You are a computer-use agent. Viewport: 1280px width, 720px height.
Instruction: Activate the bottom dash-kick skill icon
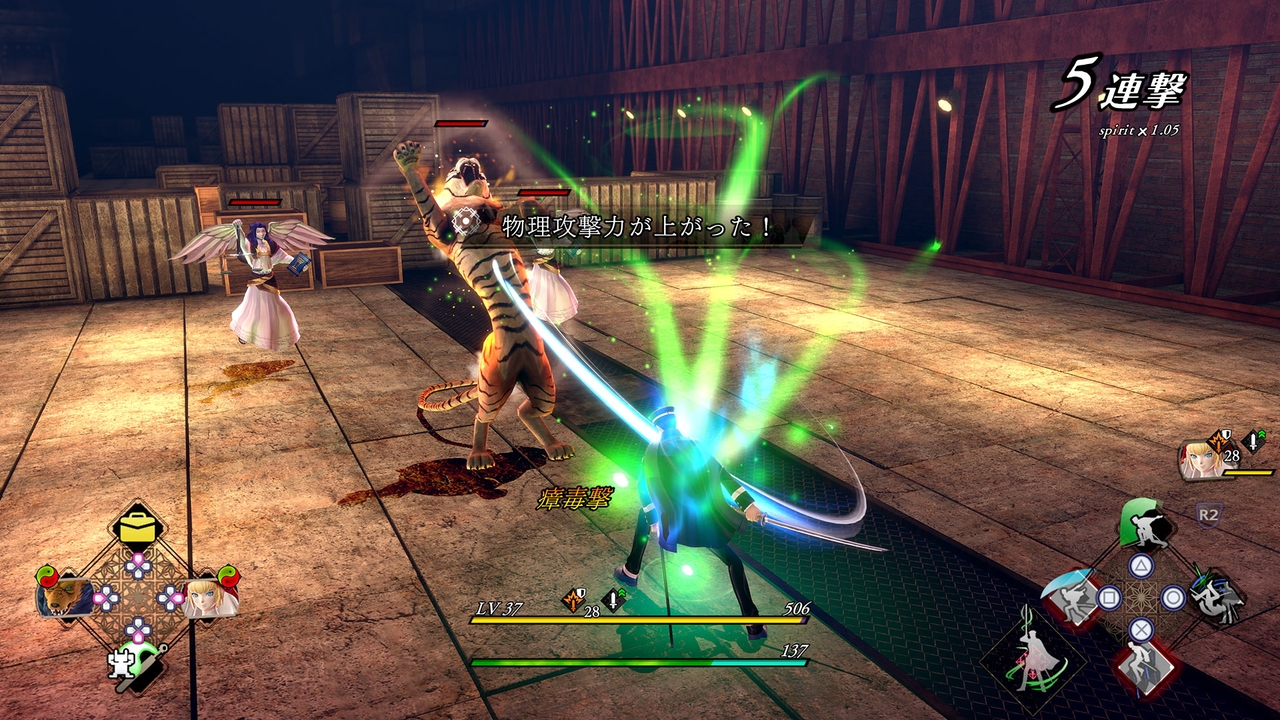tap(1141, 665)
